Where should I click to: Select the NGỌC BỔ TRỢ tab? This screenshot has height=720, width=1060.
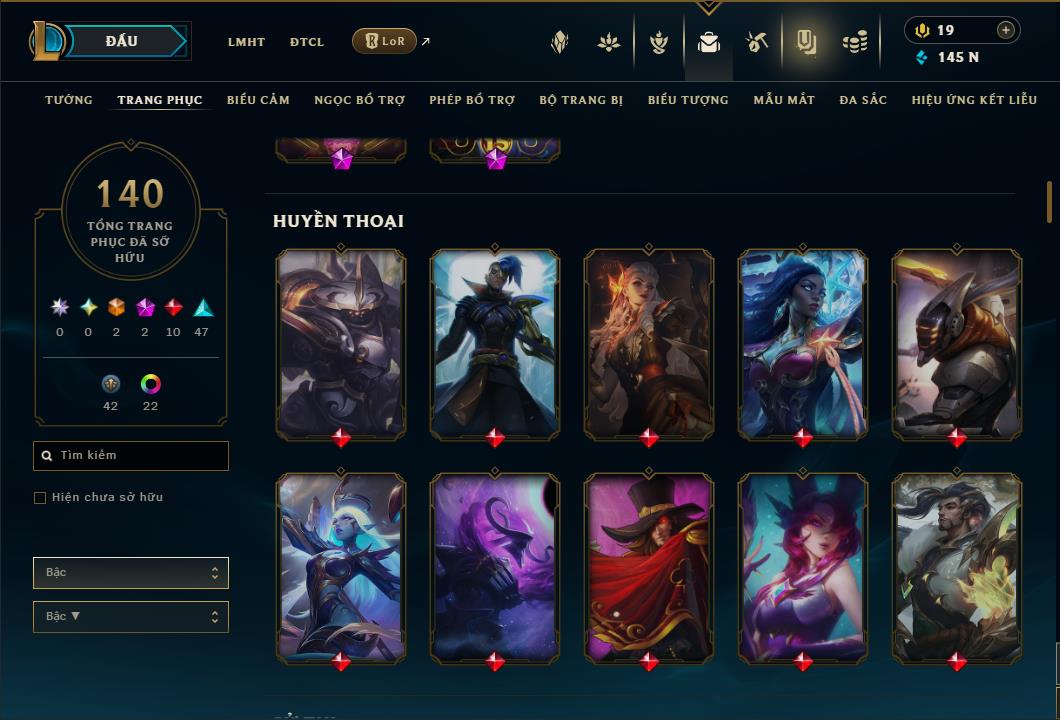(x=359, y=100)
